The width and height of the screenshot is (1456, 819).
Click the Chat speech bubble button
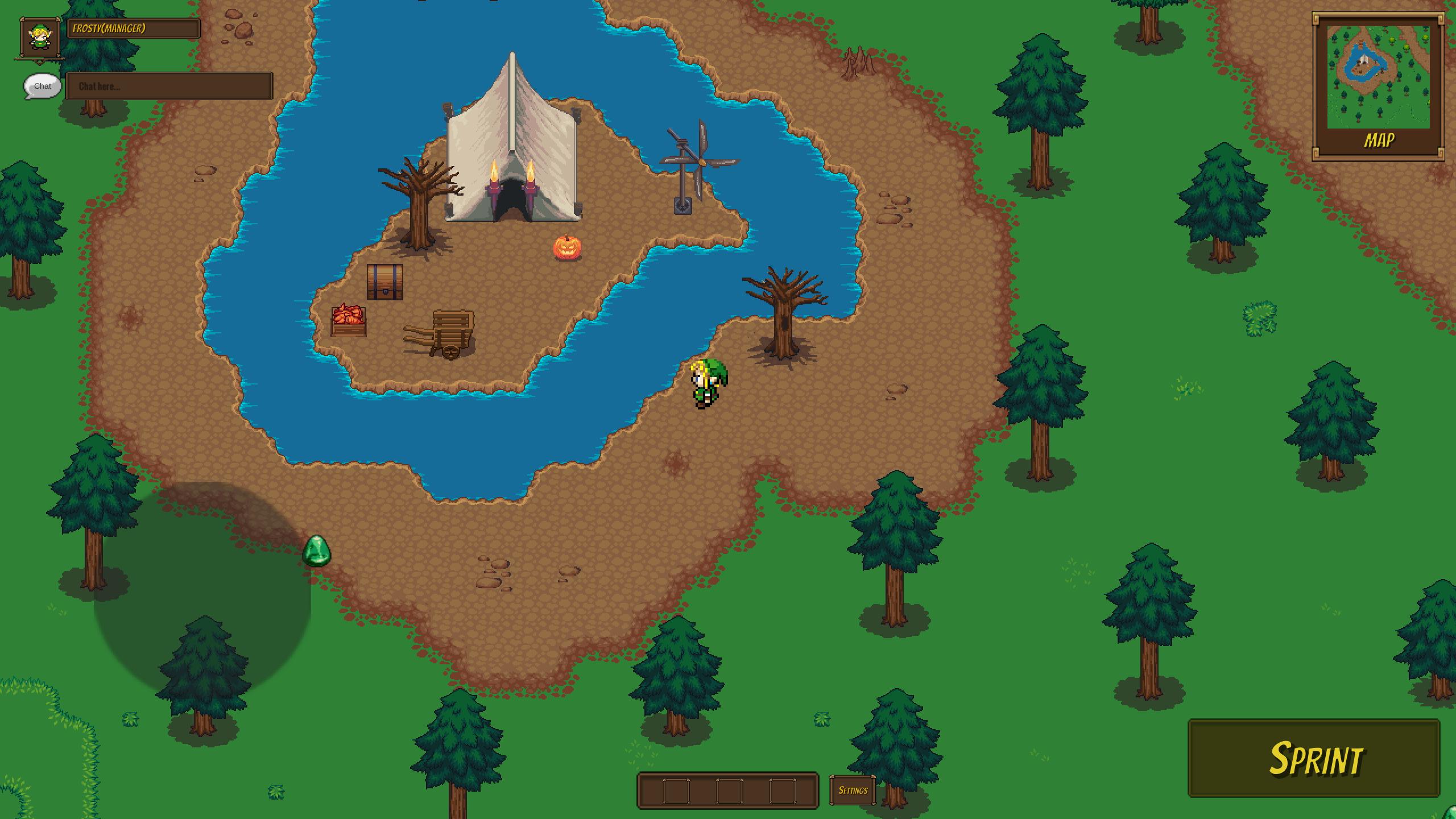[x=42, y=86]
